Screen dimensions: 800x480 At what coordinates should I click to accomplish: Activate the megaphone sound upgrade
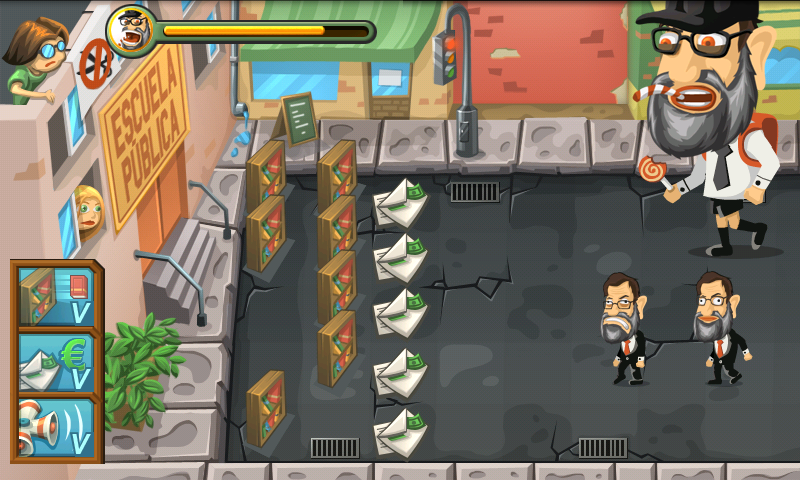pos(55,427)
